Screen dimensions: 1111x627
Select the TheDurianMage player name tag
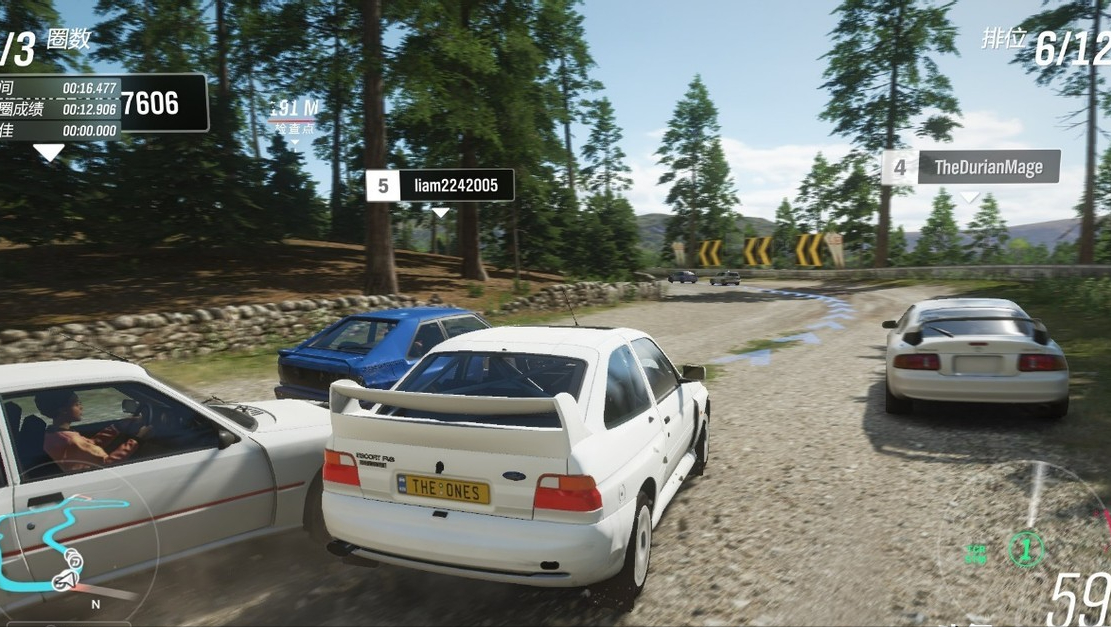tap(970, 168)
